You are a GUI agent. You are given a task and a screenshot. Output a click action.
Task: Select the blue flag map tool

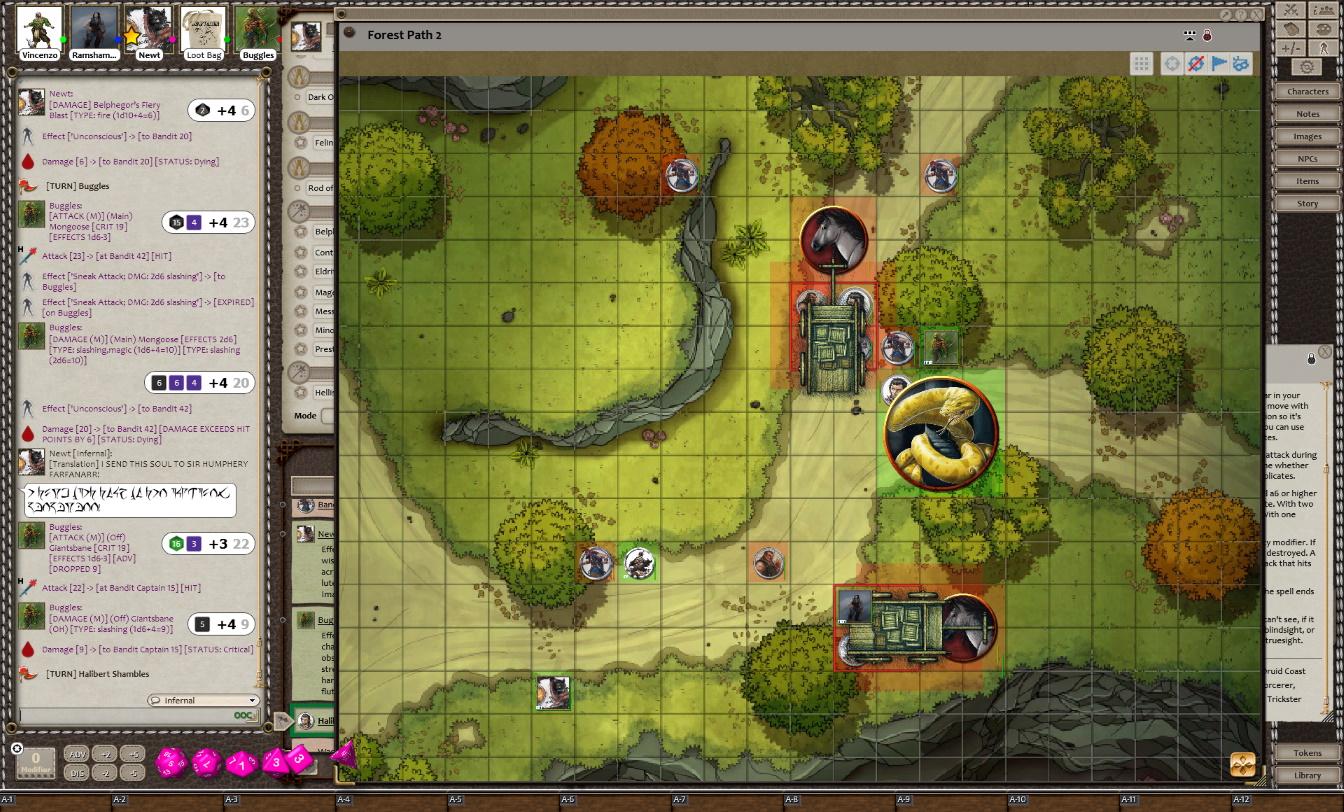tap(1218, 64)
